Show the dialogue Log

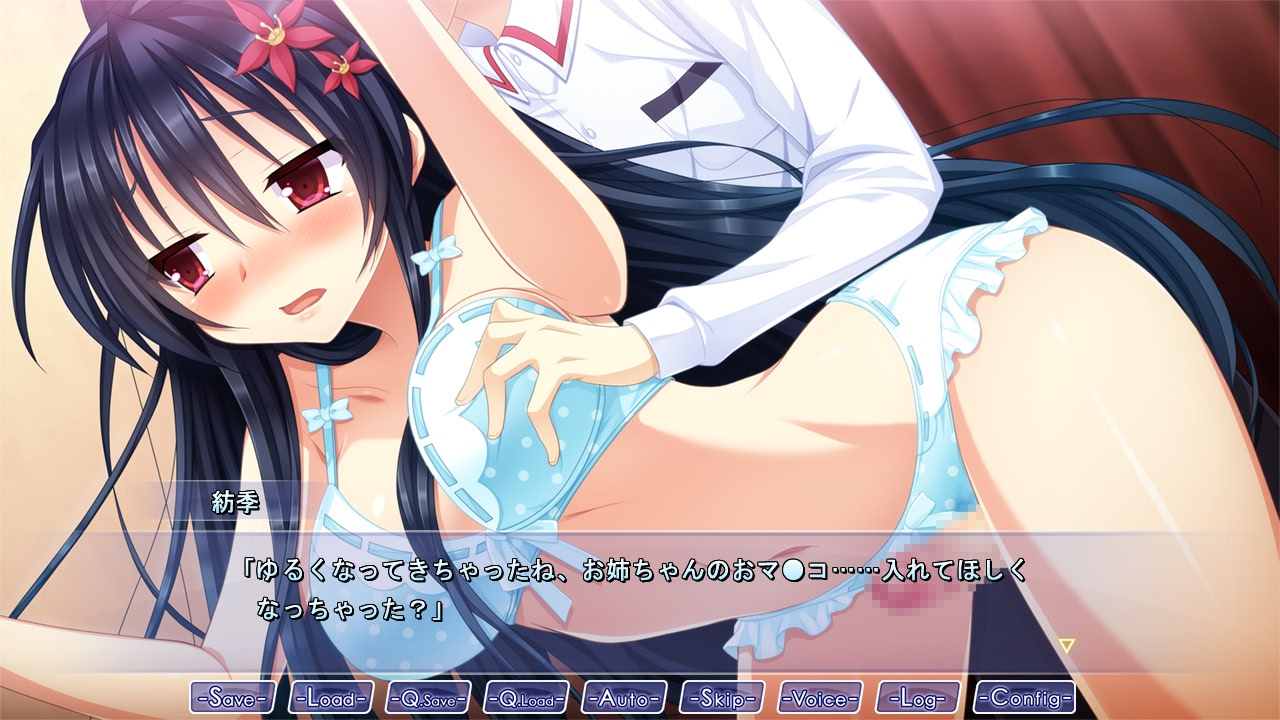pyautogui.click(x=918, y=697)
